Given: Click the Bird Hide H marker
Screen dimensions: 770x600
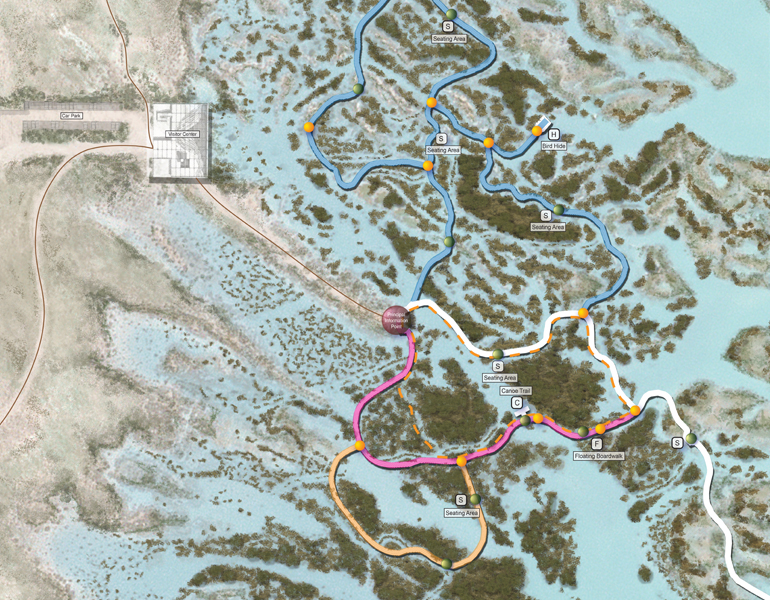Looking at the screenshot, I should 553,134.
